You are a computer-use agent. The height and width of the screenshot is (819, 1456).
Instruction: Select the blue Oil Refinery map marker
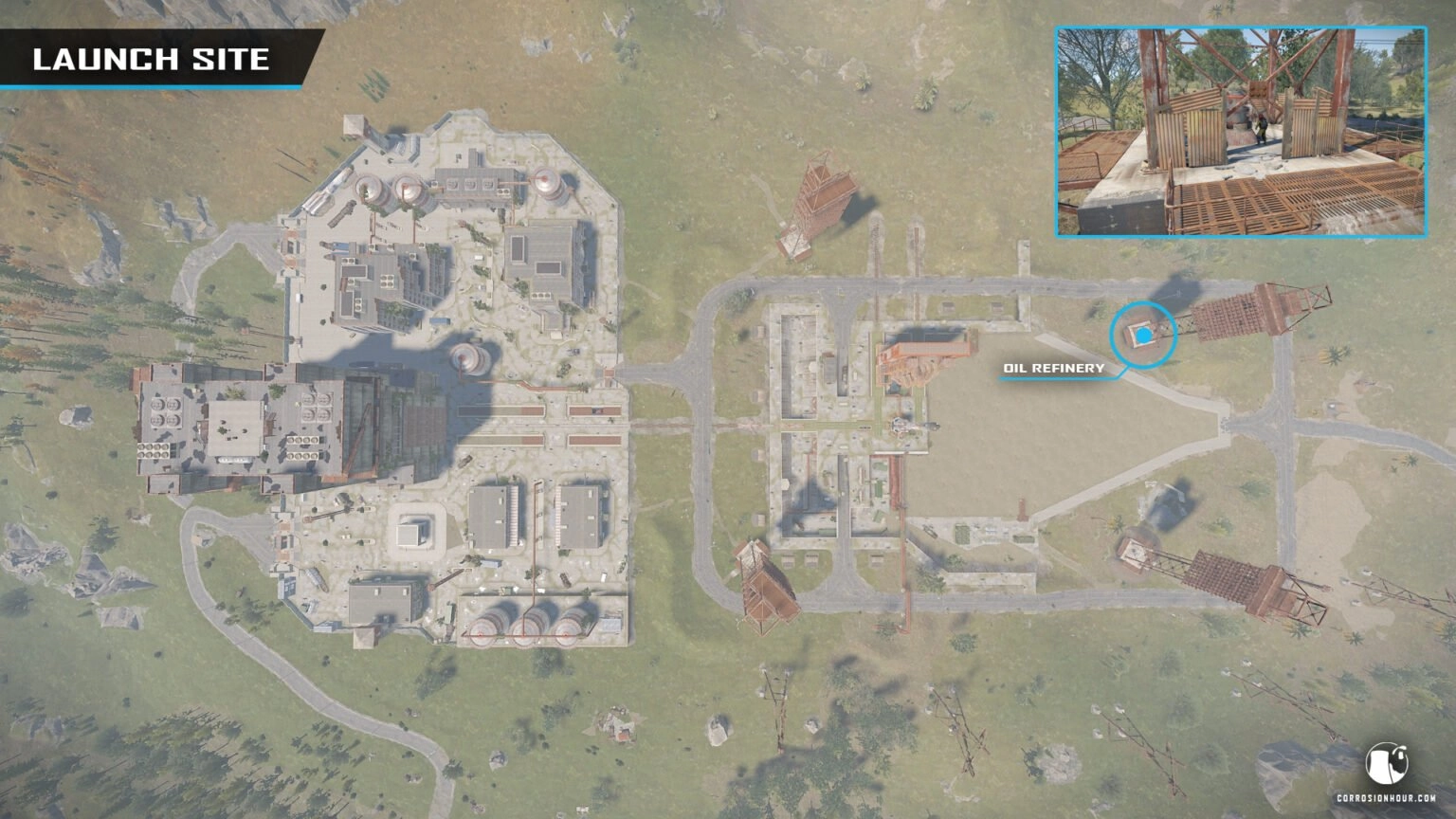(x=1144, y=334)
